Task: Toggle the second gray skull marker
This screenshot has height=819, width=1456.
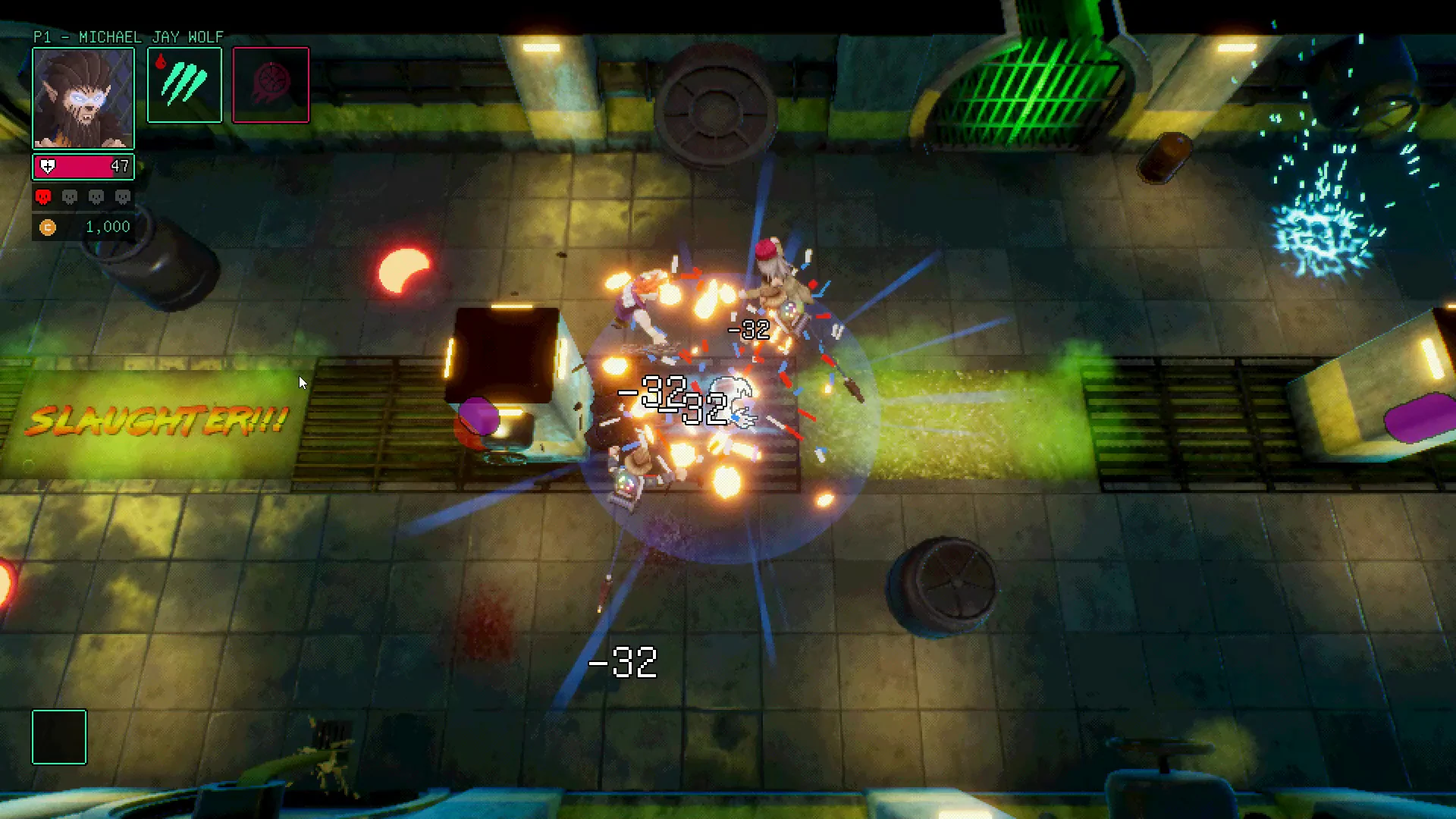Action: click(69, 196)
